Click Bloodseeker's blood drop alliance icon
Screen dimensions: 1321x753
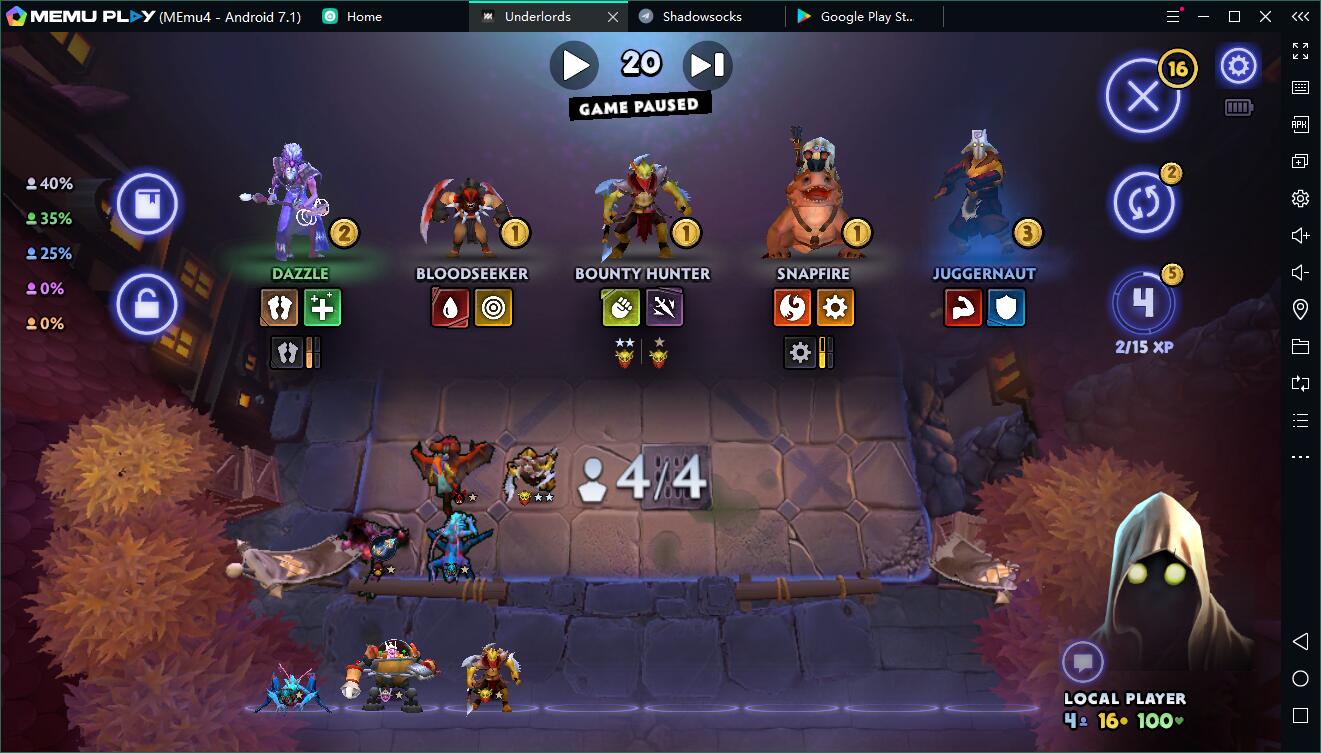(450, 307)
